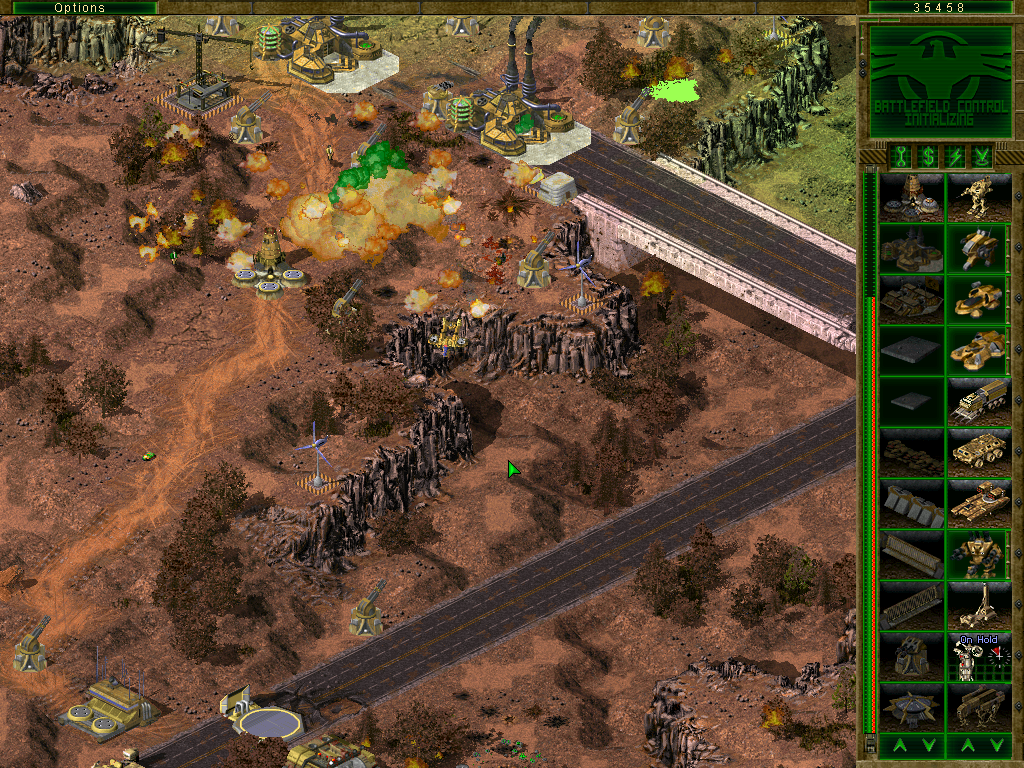
Task: Build the large pavement slab
Action: (912, 350)
